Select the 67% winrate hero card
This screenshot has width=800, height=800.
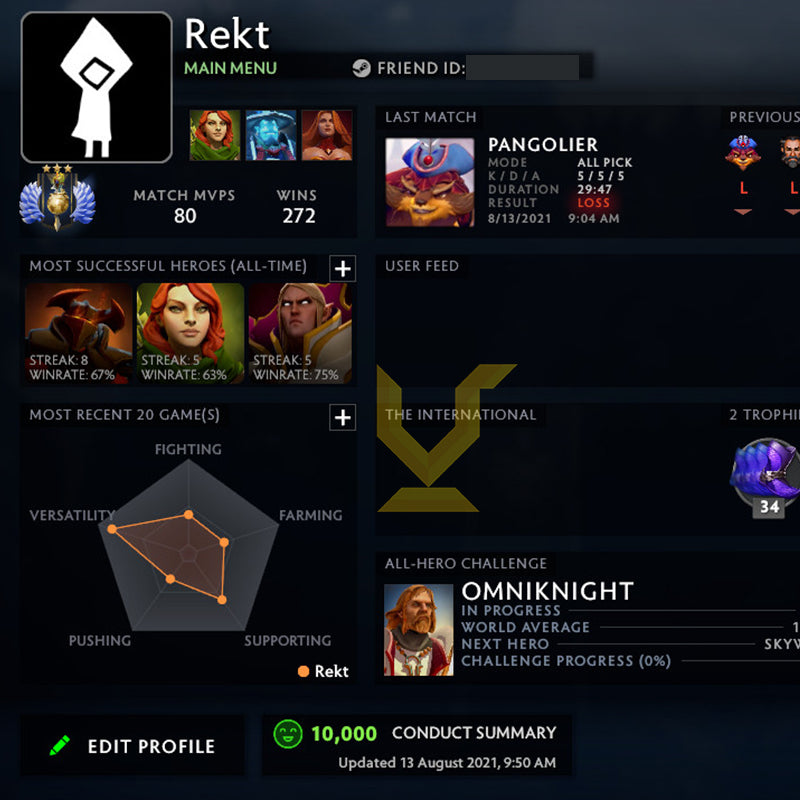78,334
